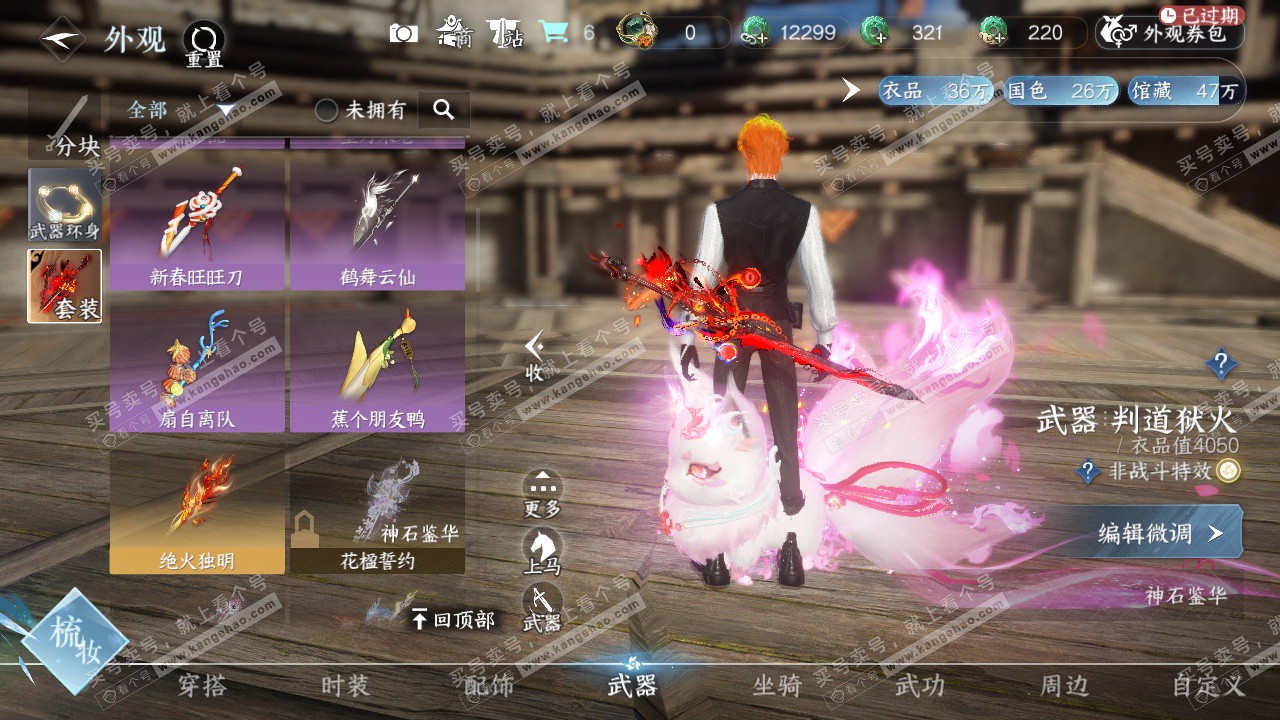The width and height of the screenshot is (1280, 720).
Task: Open the weapon search magnifier
Action: (x=443, y=110)
